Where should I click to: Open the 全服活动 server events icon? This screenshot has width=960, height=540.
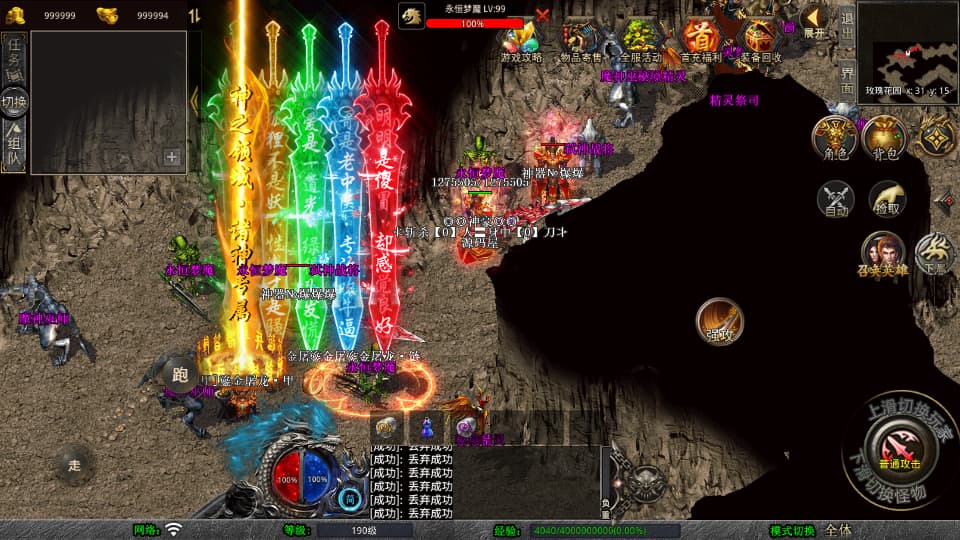639,38
